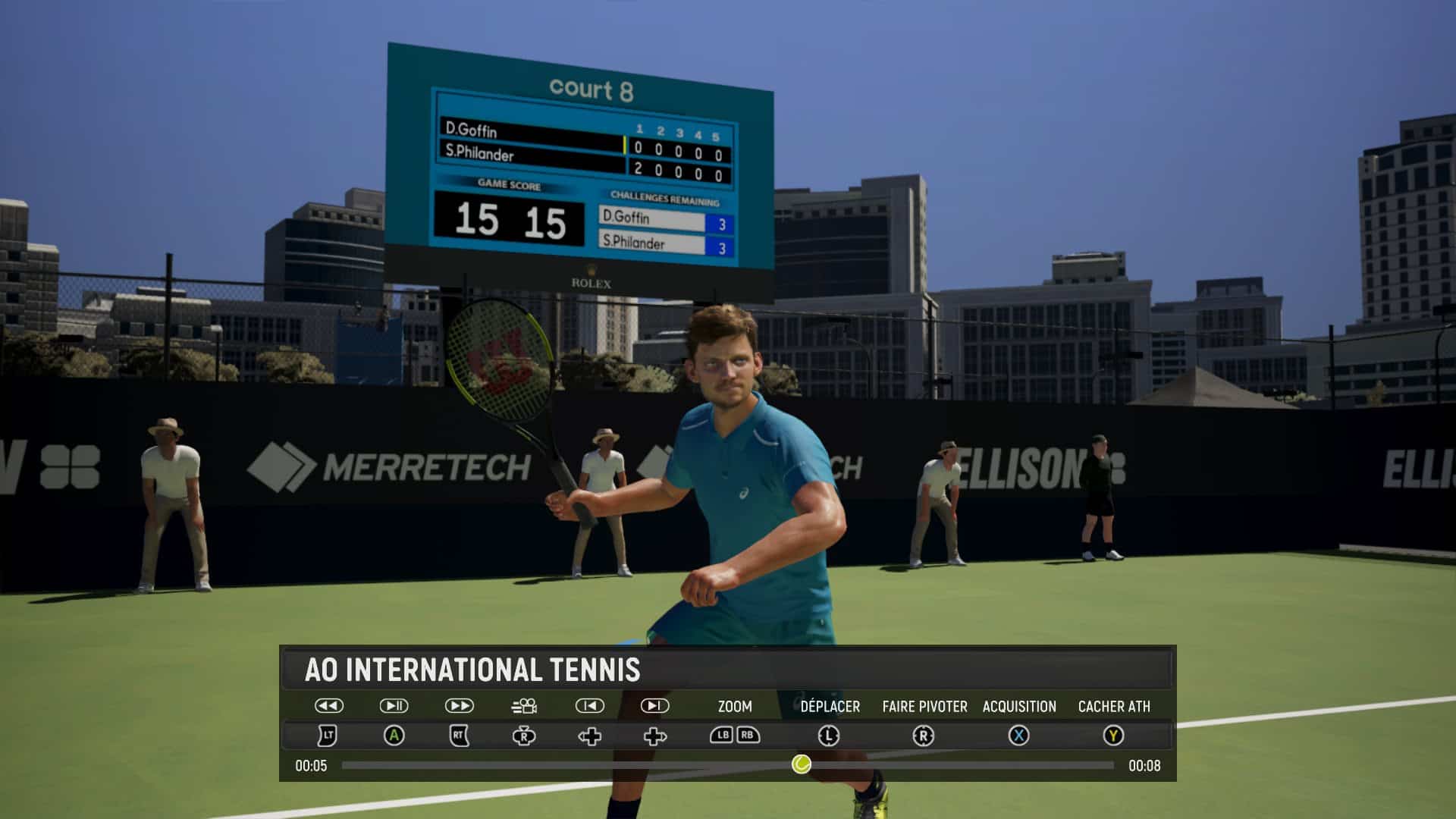
Task: Step back one frame in the replay
Action: point(589,706)
